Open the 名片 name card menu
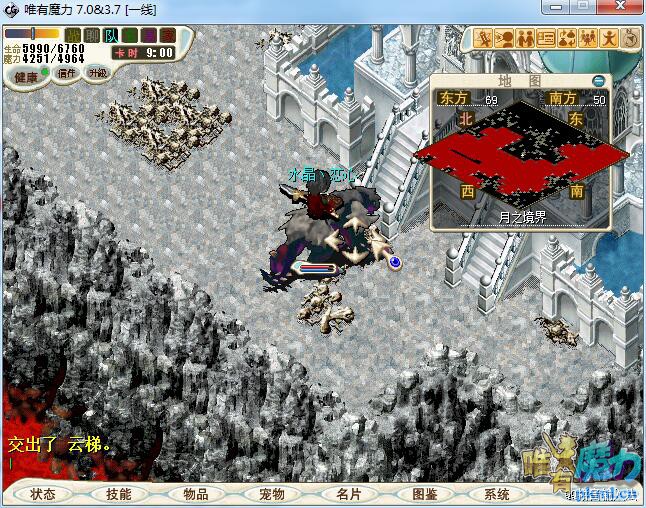646x508 pixels. click(x=348, y=494)
